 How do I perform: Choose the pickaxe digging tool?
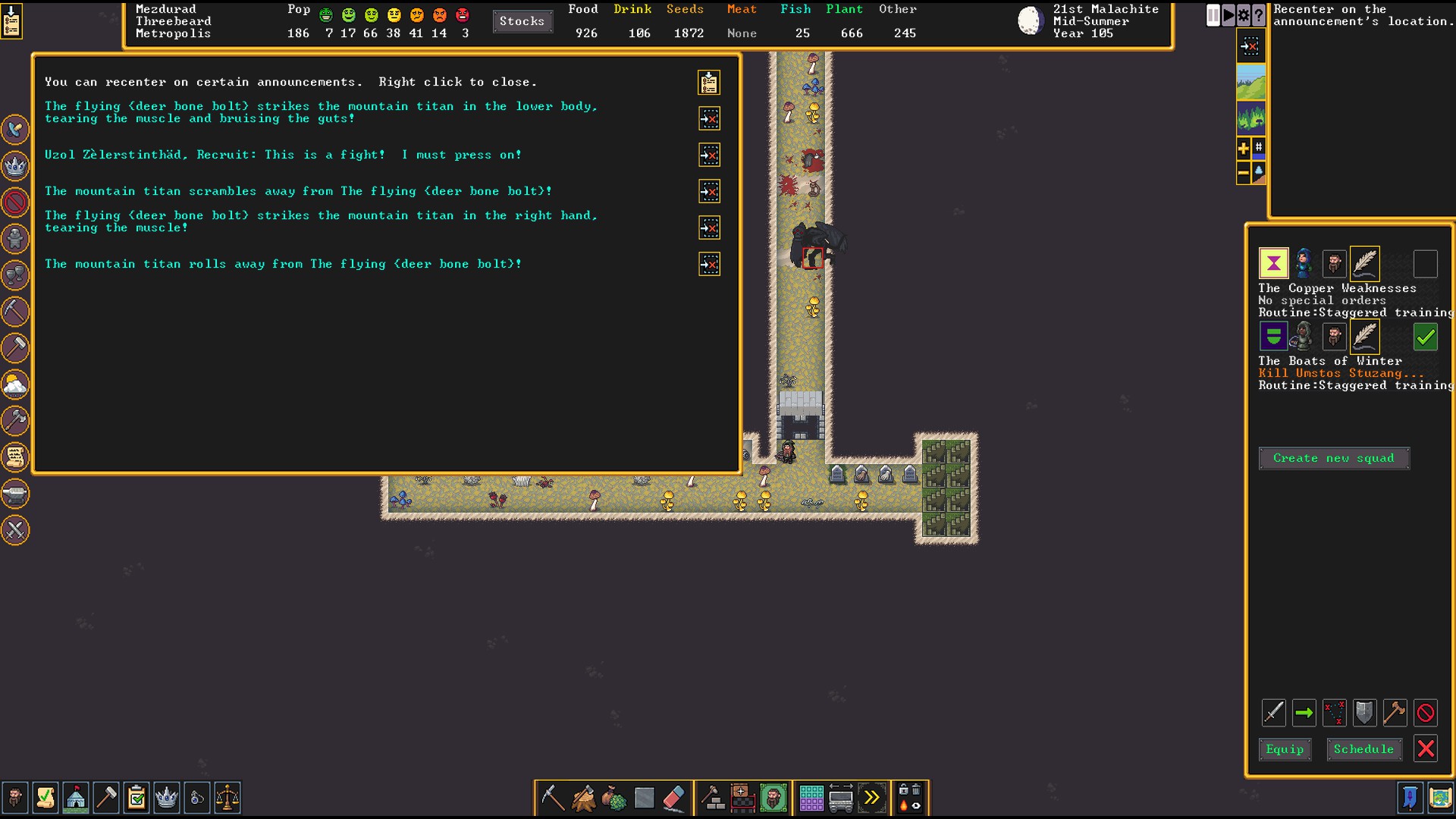click(x=552, y=798)
